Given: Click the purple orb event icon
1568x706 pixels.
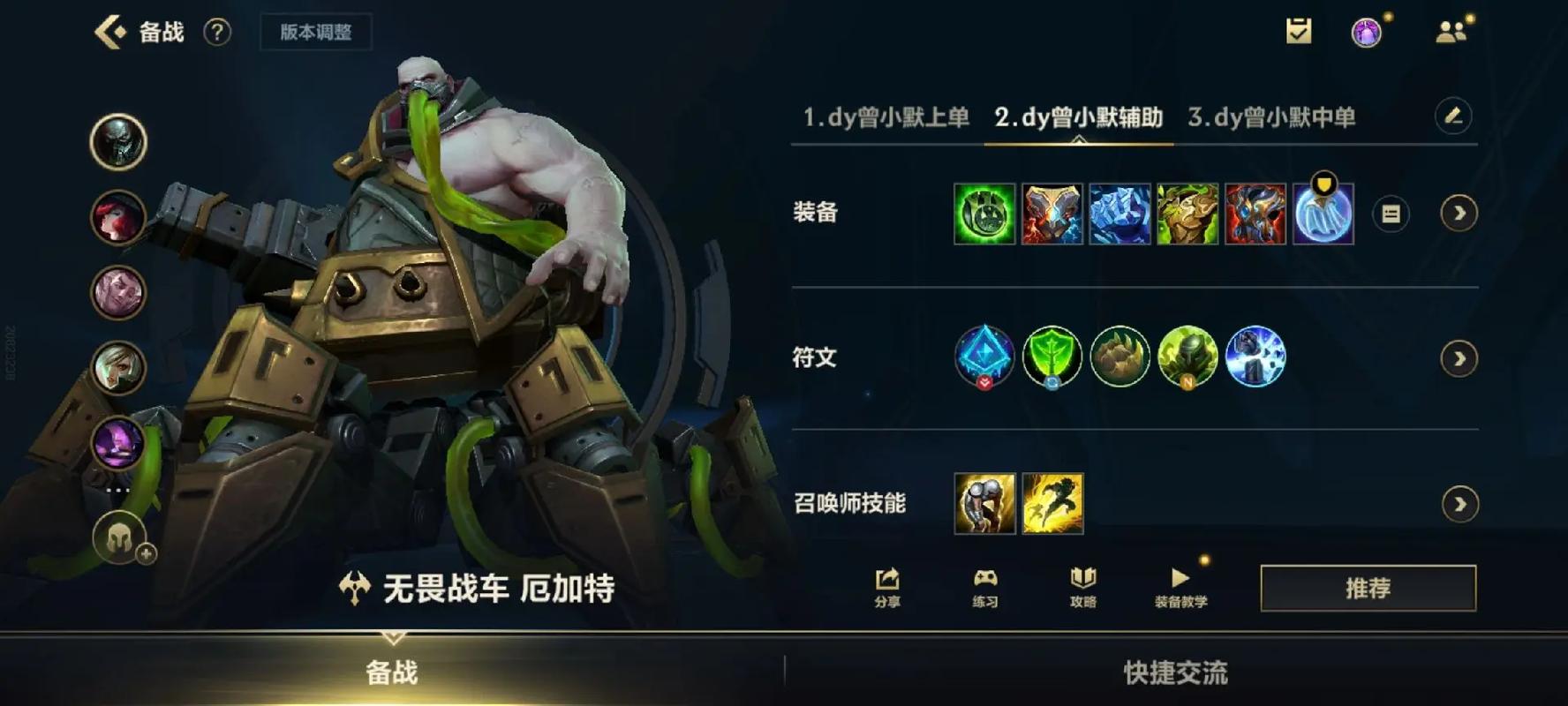Looking at the screenshot, I should coord(1367,33).
